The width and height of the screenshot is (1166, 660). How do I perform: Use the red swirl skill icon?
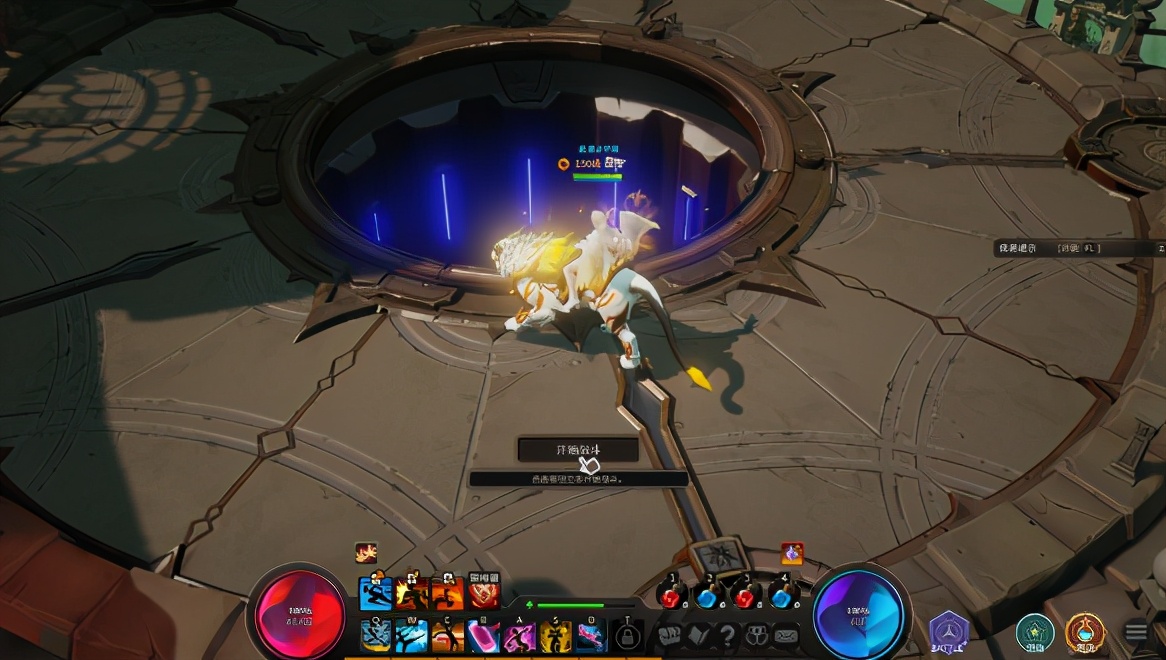484,594
